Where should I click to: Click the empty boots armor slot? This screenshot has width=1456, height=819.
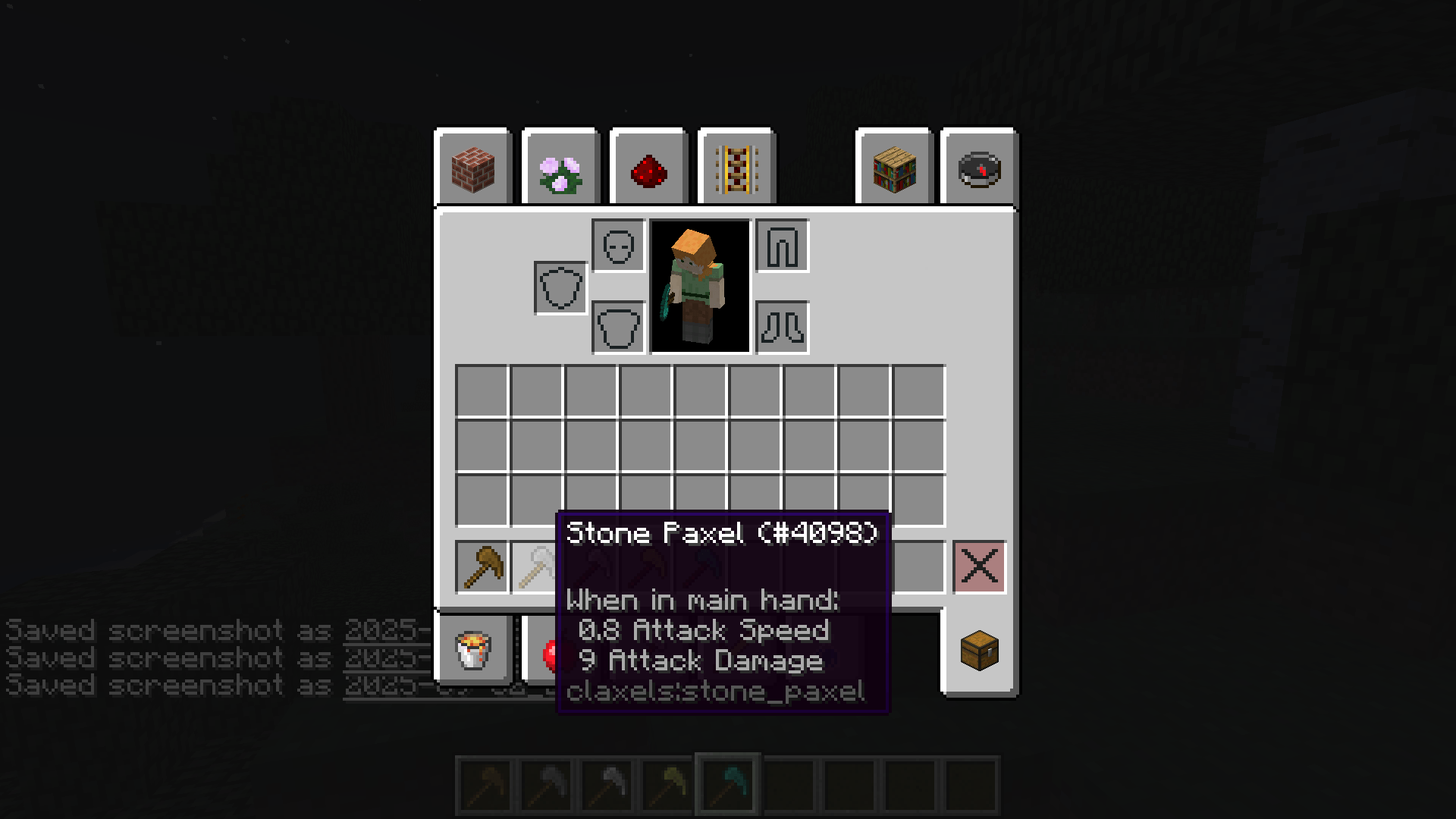pos(782,327)
